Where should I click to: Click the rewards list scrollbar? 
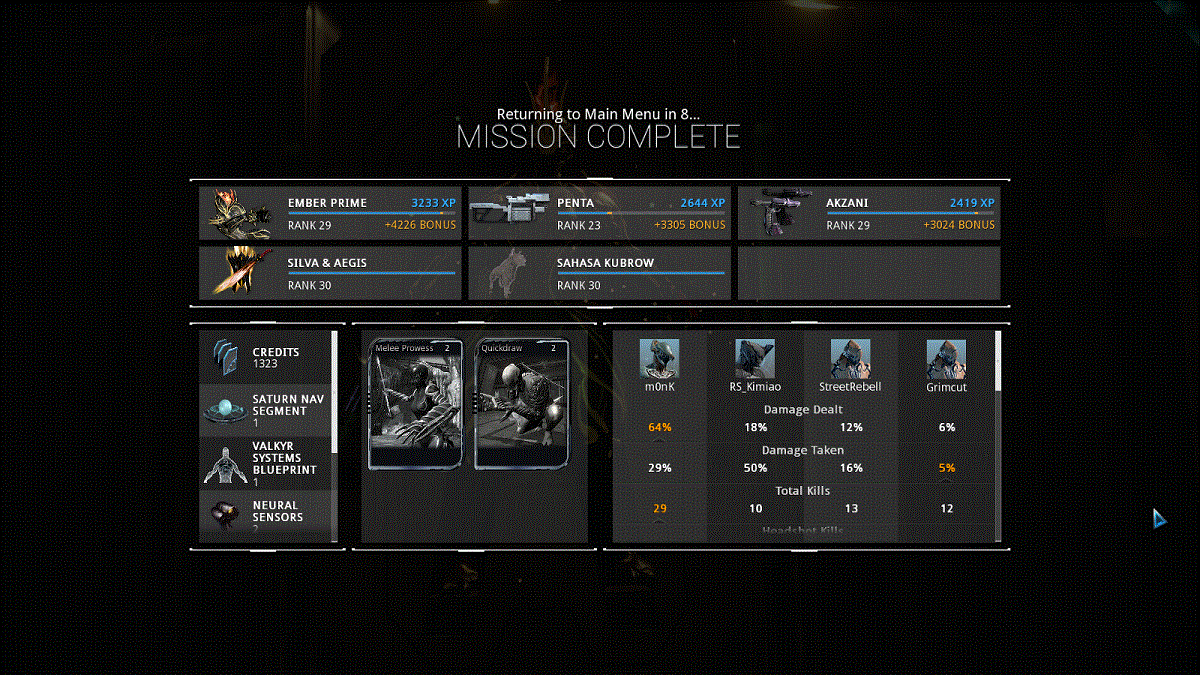click(x=335, y=392)
